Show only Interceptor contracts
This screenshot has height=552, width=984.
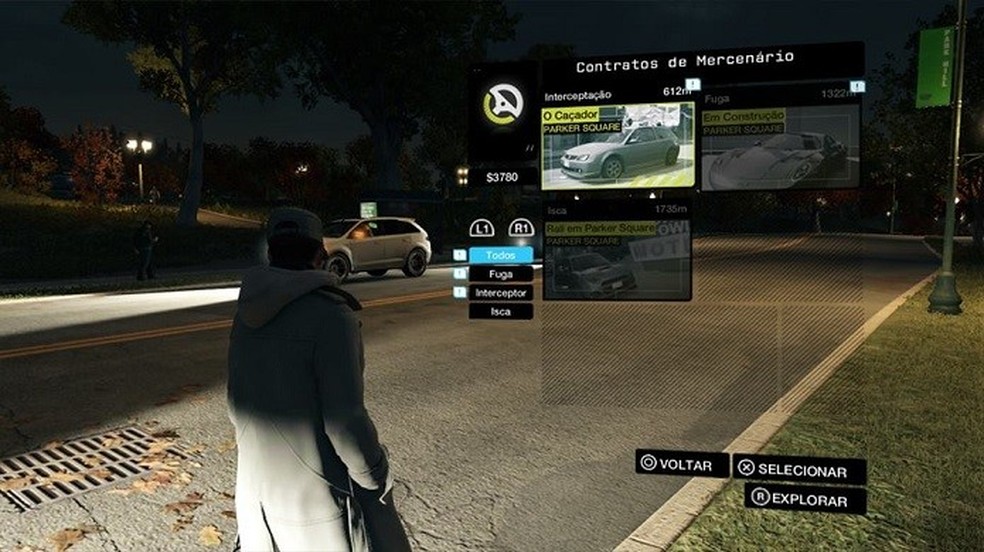pos(500,293)
